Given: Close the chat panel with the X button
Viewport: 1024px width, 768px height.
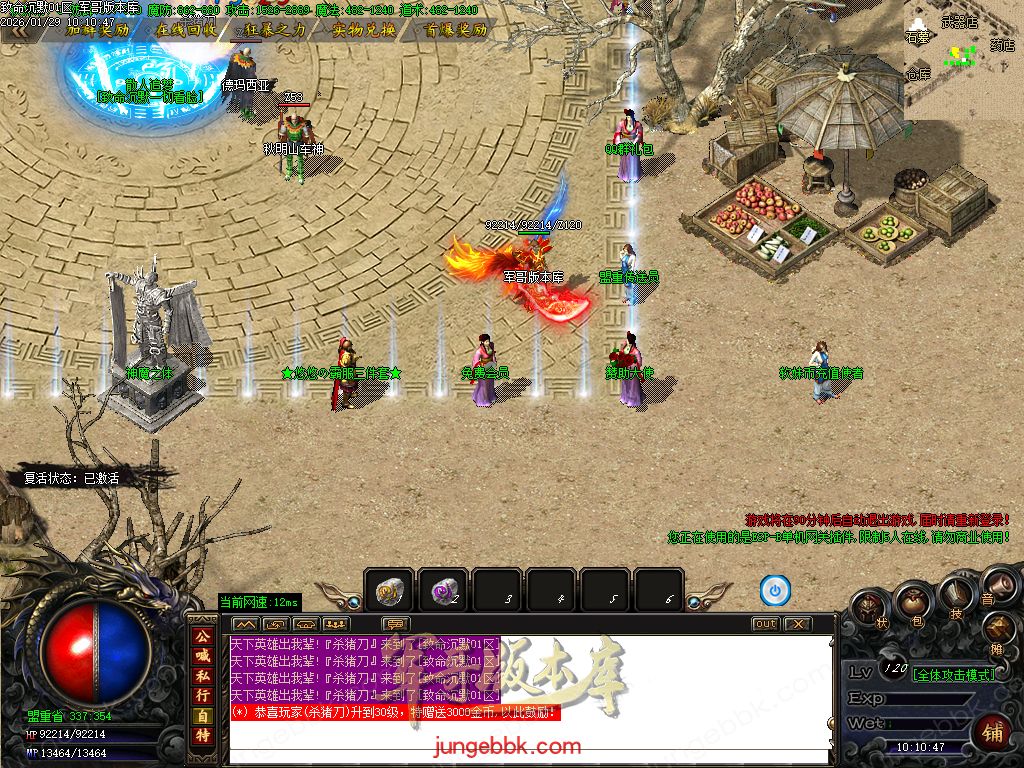Looking at the screenshot, I should click(x=797, y=624).
